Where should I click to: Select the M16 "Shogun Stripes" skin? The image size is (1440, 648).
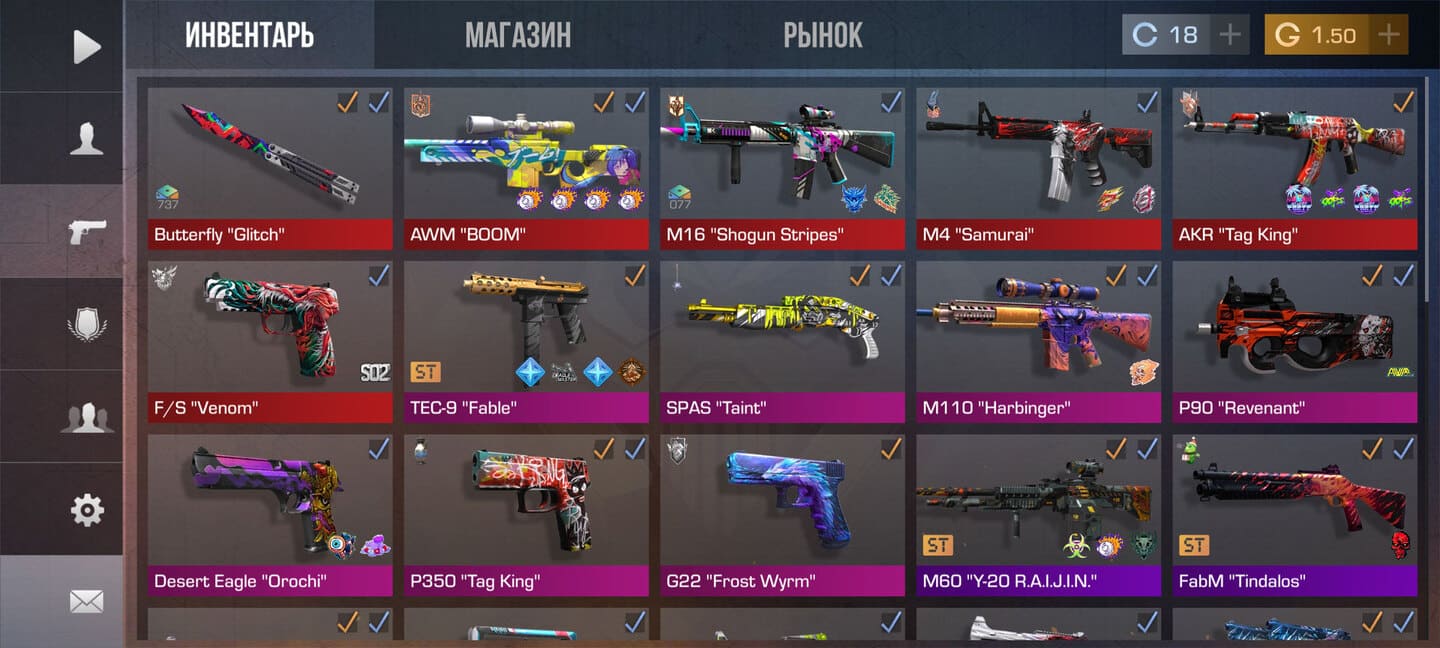point(782,160)
